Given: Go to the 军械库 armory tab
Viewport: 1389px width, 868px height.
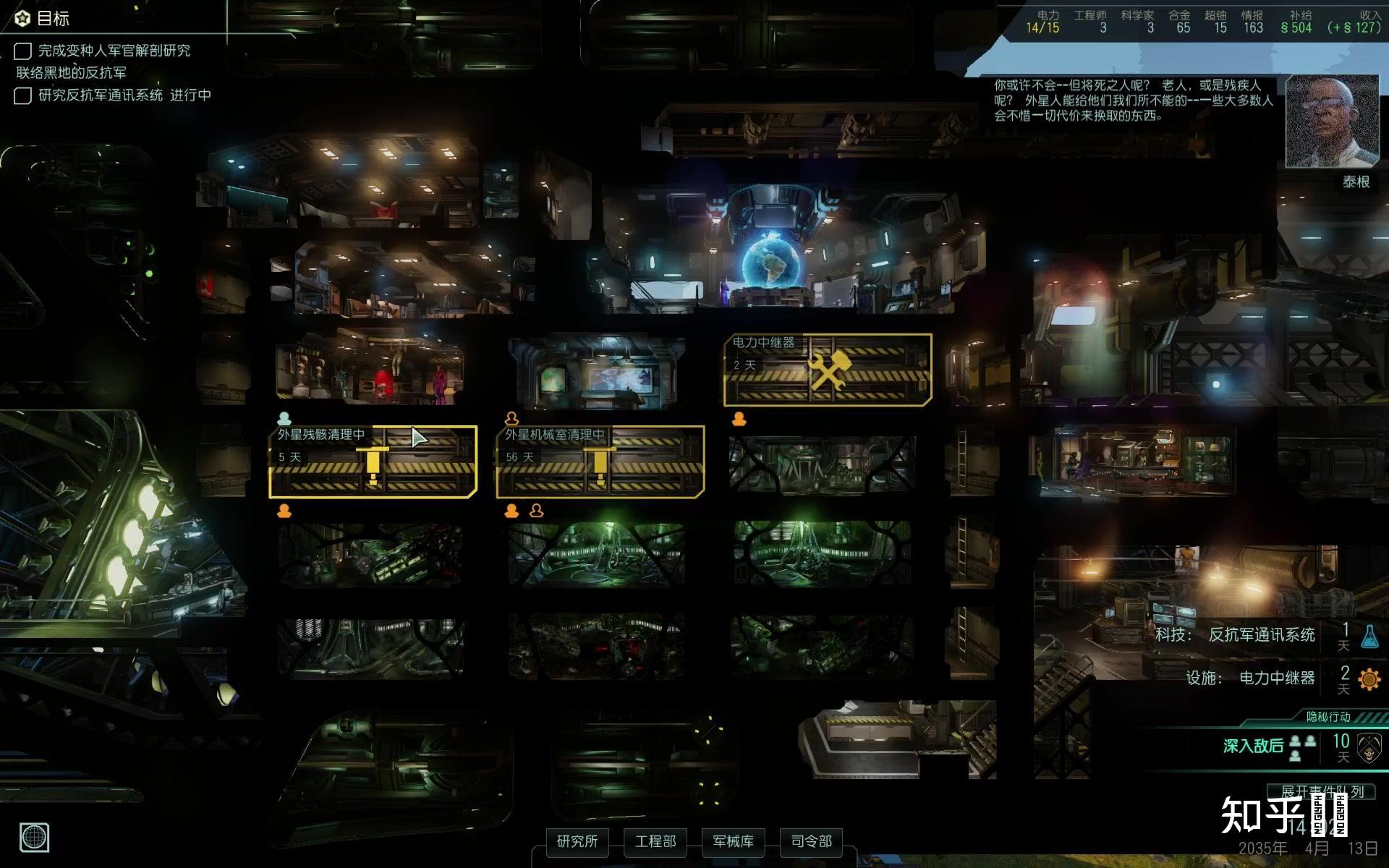Looking at the screenshot, I should [733, 841].
